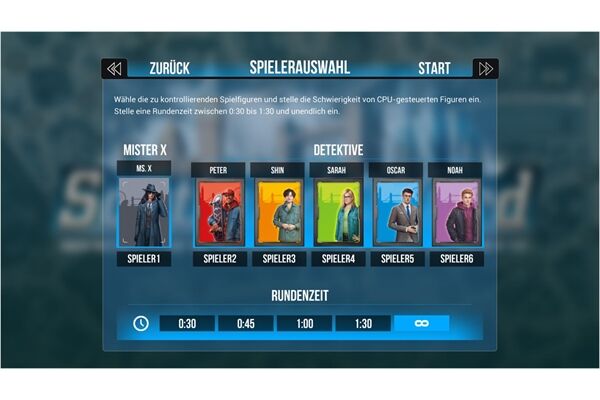Set round time to 0:45
Image resolution: width=600 pixels, height=400 pixels.
coord(245,324)
